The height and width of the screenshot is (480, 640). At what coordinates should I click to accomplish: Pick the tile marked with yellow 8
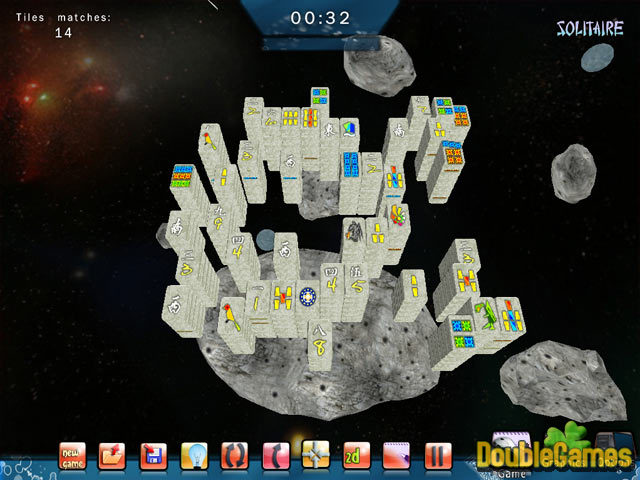tap(319, 343)
